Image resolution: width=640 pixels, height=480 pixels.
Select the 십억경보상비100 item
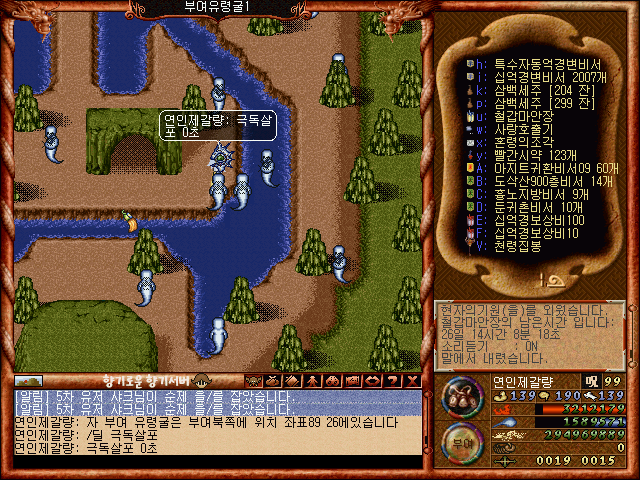[533, 220]
